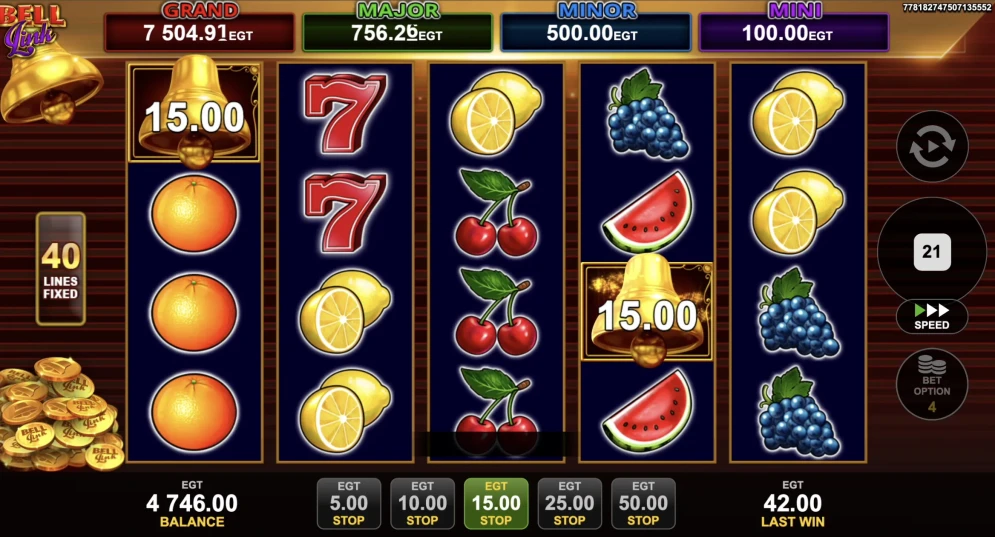995x537 pixels.
Task: Hit the 50.00 EGT stop button
Action: coord(643,503)
